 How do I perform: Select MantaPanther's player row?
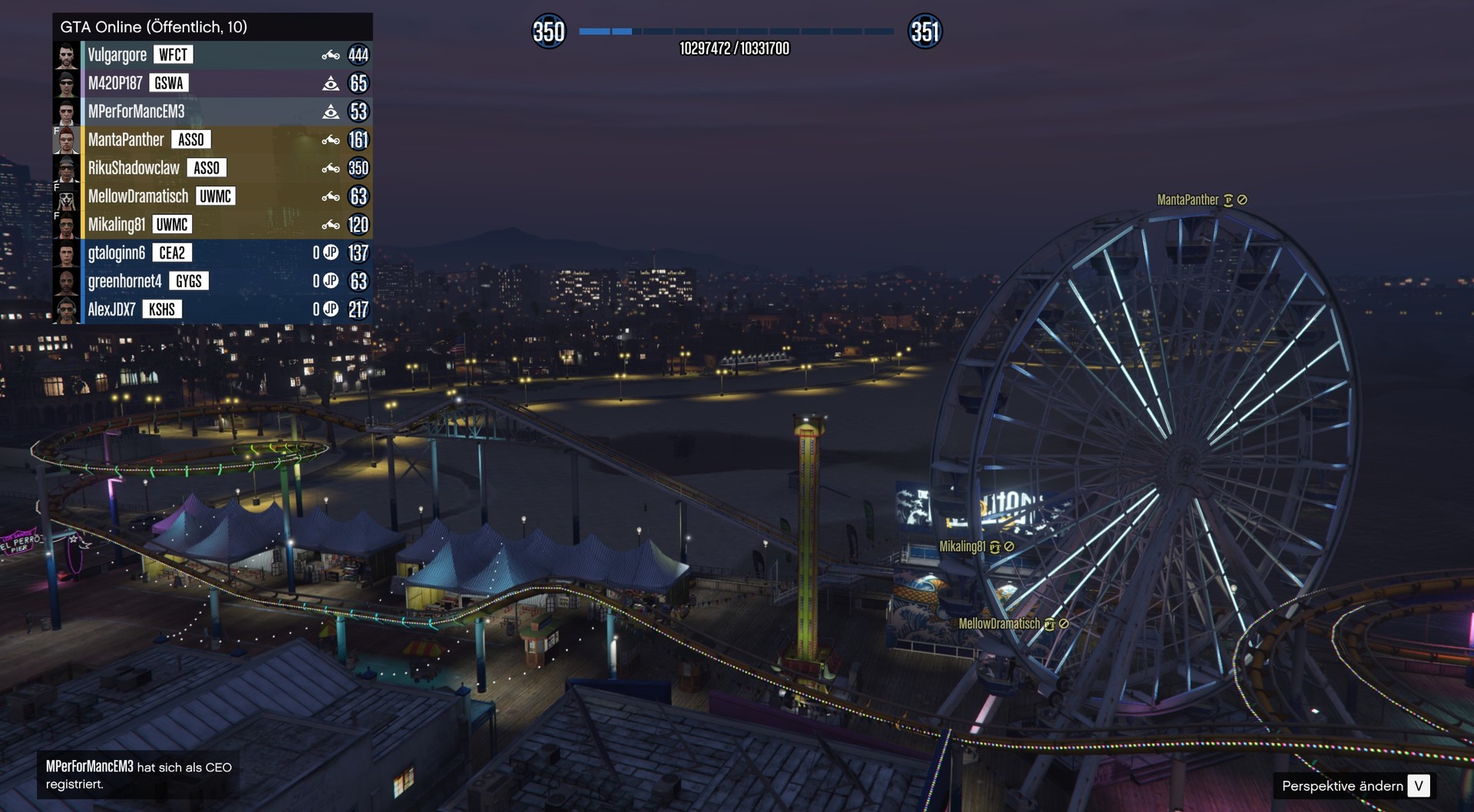point(126,140)
